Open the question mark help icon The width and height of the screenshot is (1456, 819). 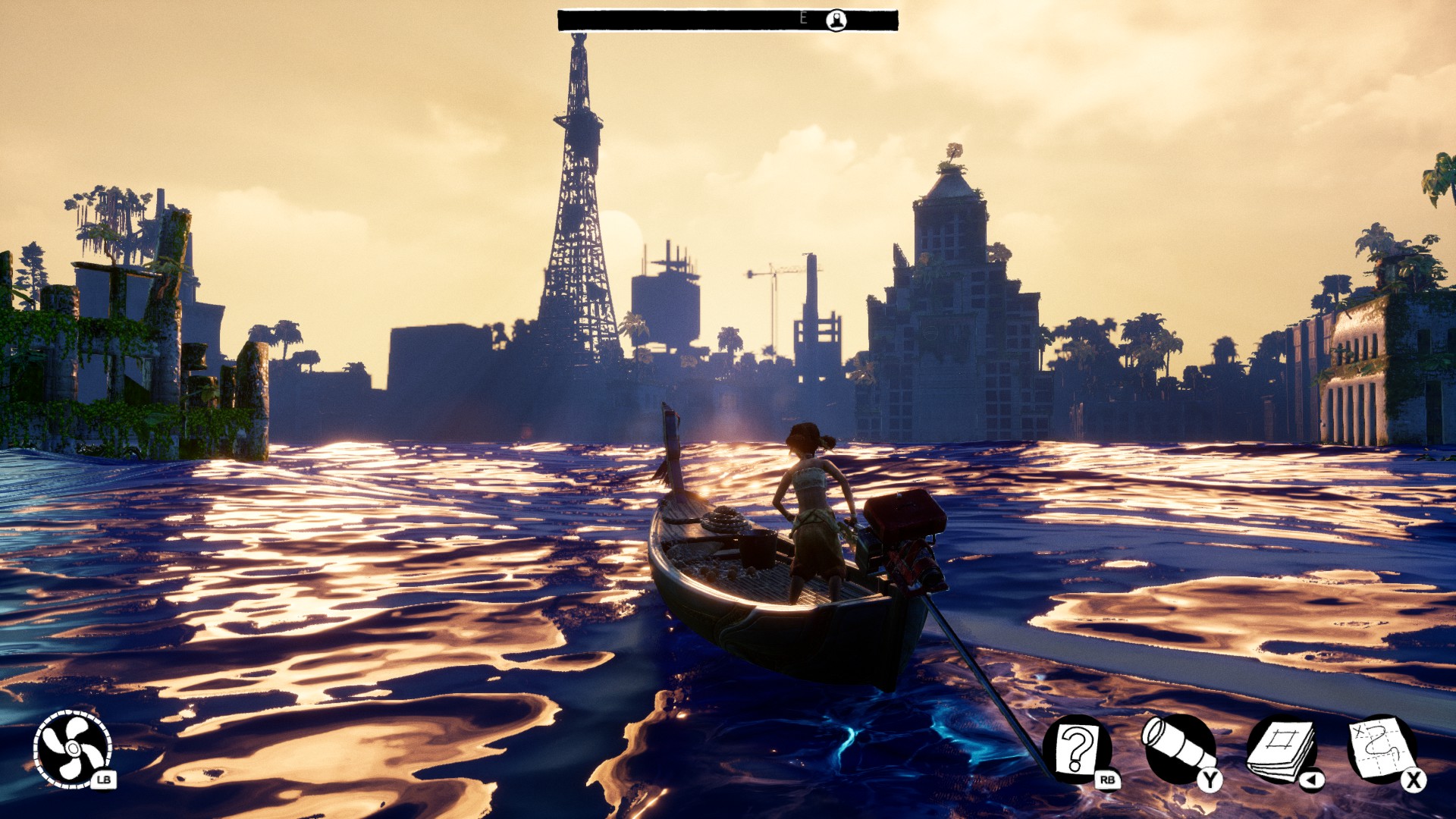click(1077, 749)
